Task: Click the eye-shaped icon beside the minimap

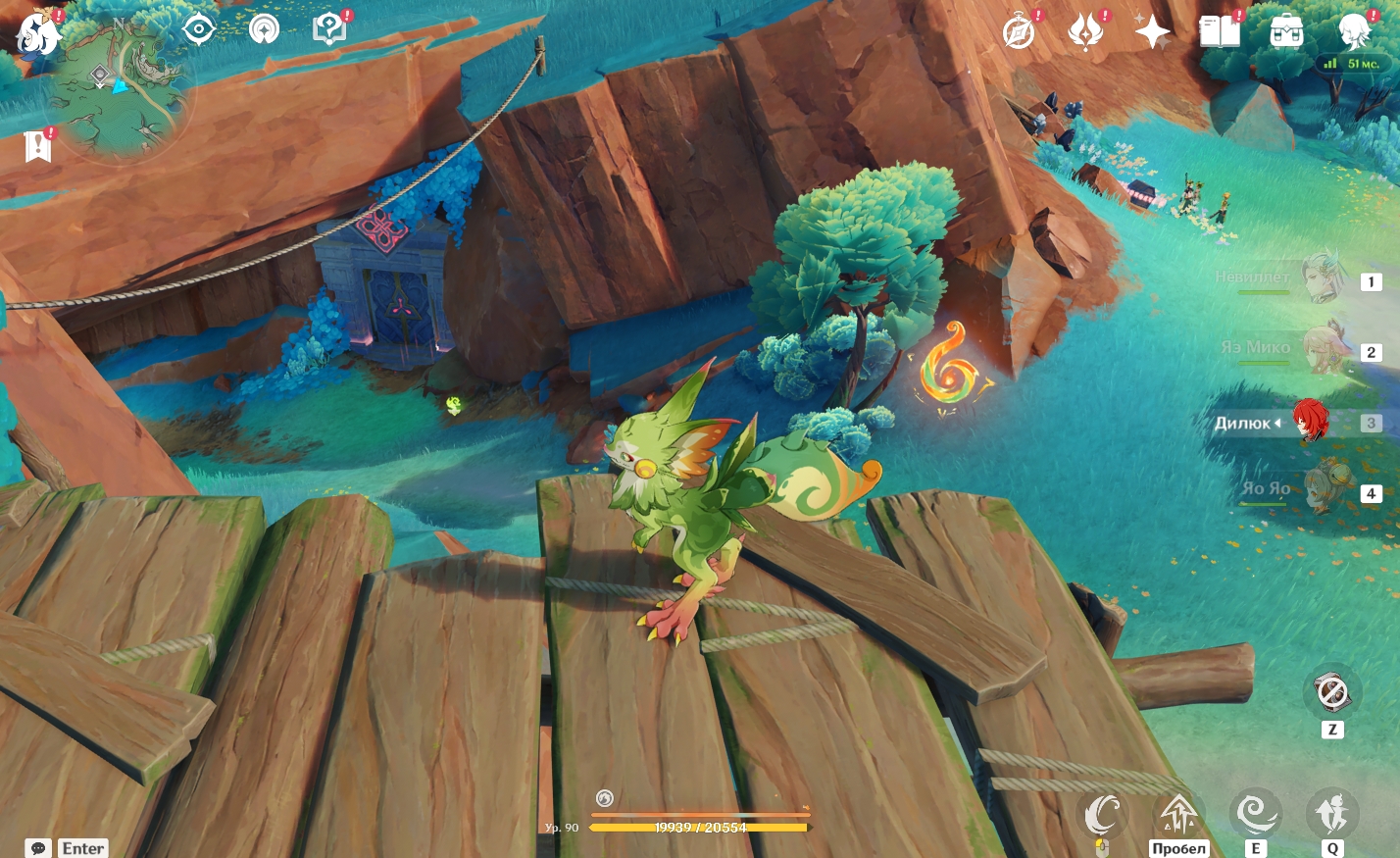Action: (x=199, y=29)
